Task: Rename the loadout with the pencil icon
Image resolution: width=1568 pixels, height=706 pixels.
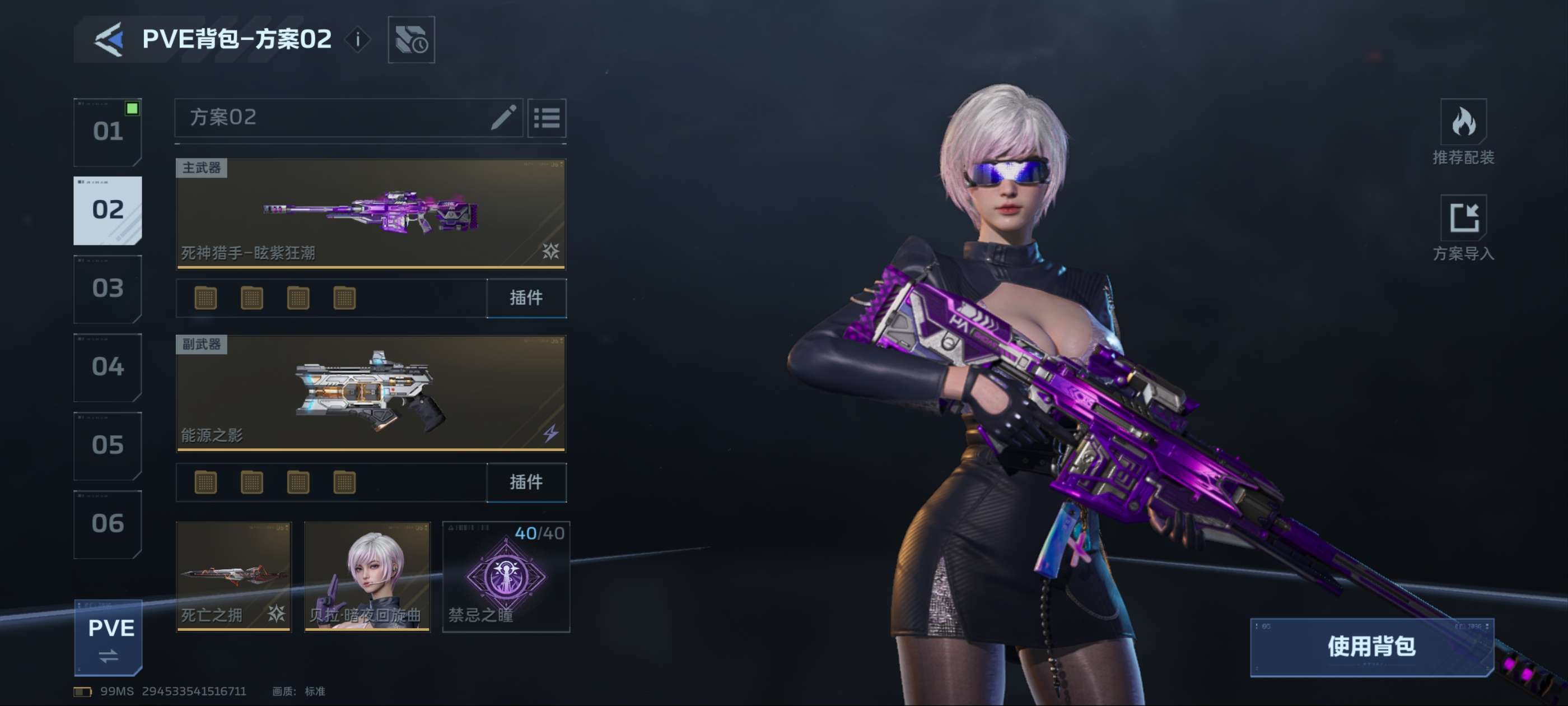Action: click(503, 117)
